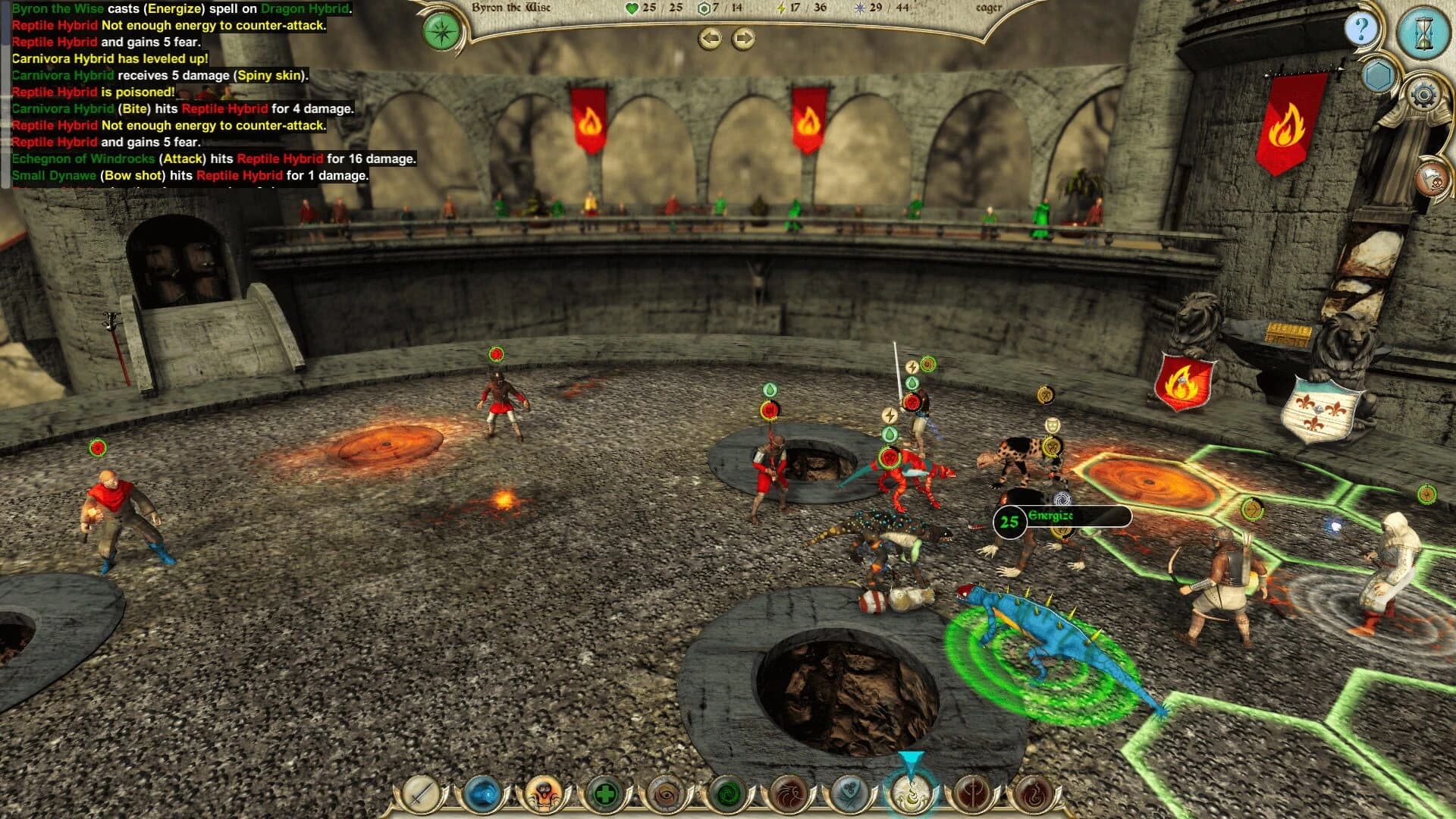The width and height of the screenshot is (1456, 819).
Task: Click the compass icon in the top-left
Action: [441, 33]
